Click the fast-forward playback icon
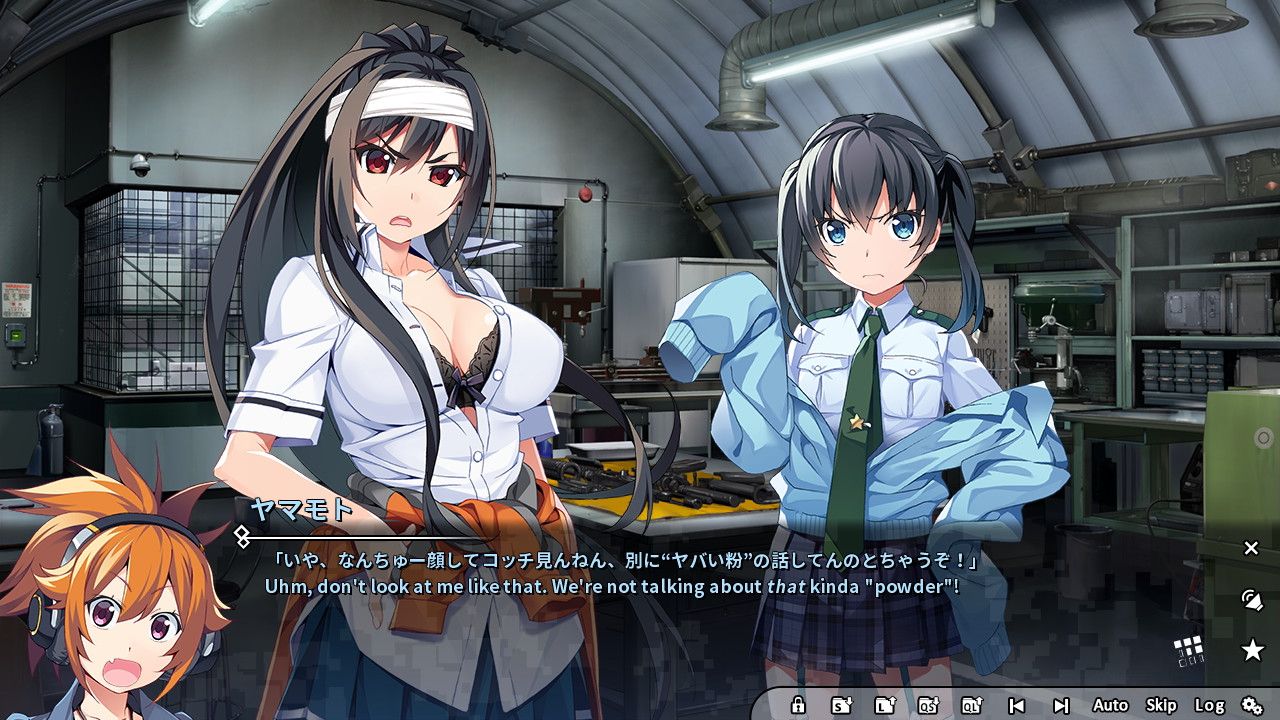This screenshot has height=720, width=1280. 1062,706
